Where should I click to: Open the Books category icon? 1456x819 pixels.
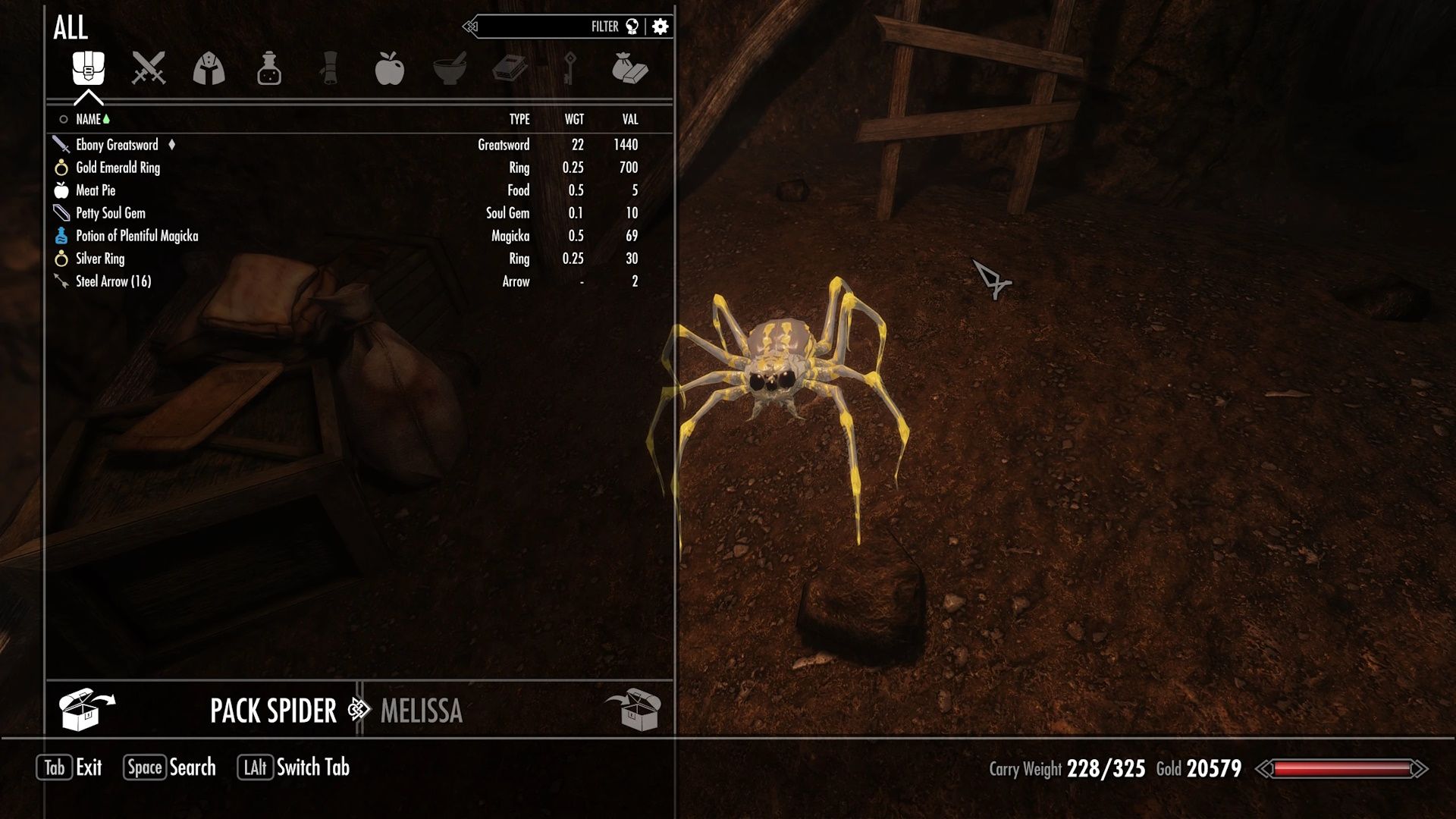coord(510,69)
